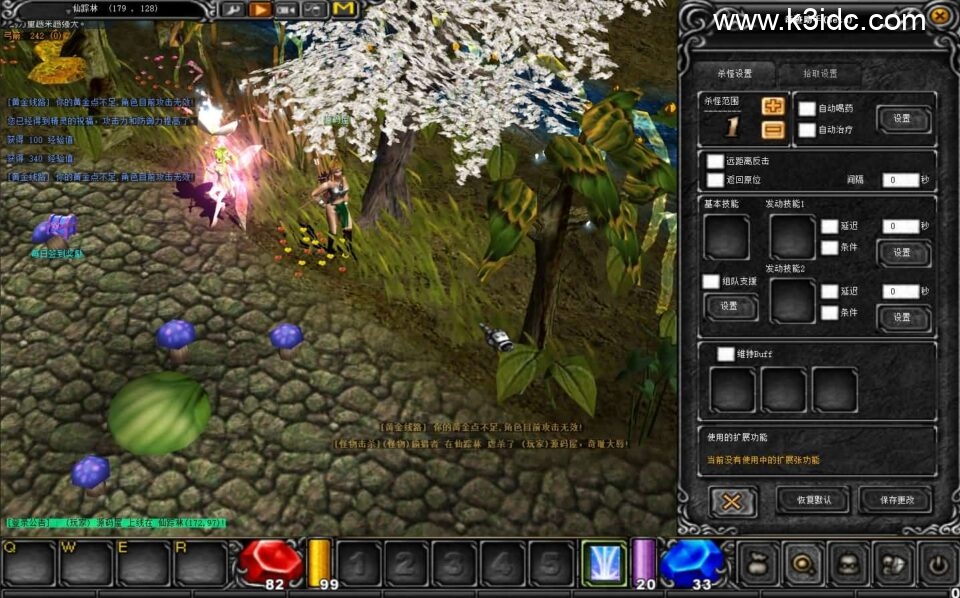Open the yellow M map button
Image resolution: width=960 pixels, height=598 pixels.
345,9
